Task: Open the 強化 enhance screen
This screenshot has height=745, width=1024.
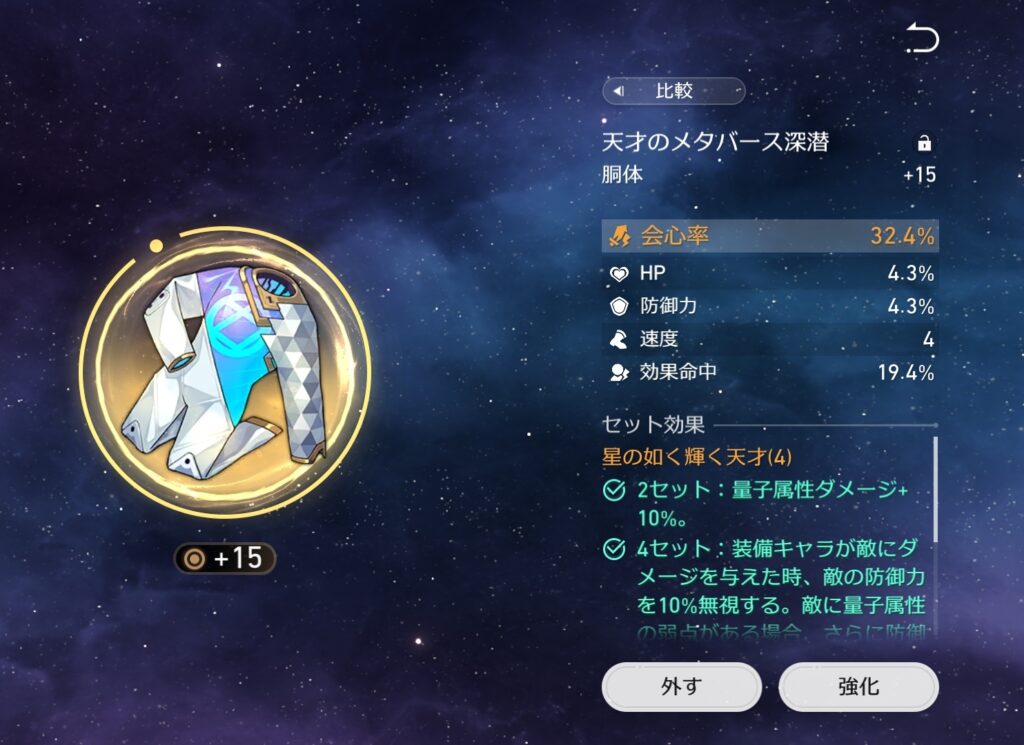Action: 858,687
